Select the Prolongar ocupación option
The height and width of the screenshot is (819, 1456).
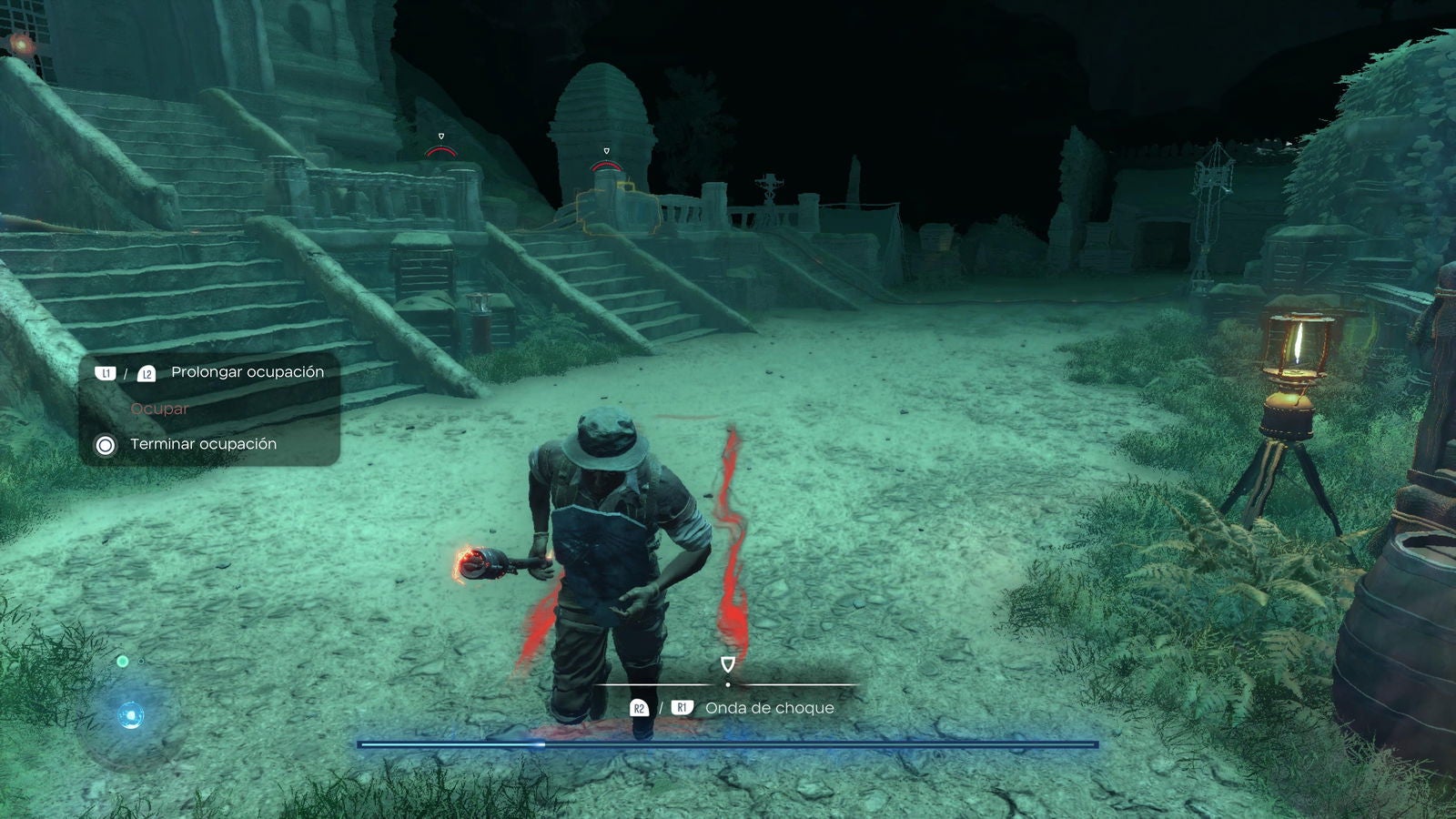(x=247, y=372)
